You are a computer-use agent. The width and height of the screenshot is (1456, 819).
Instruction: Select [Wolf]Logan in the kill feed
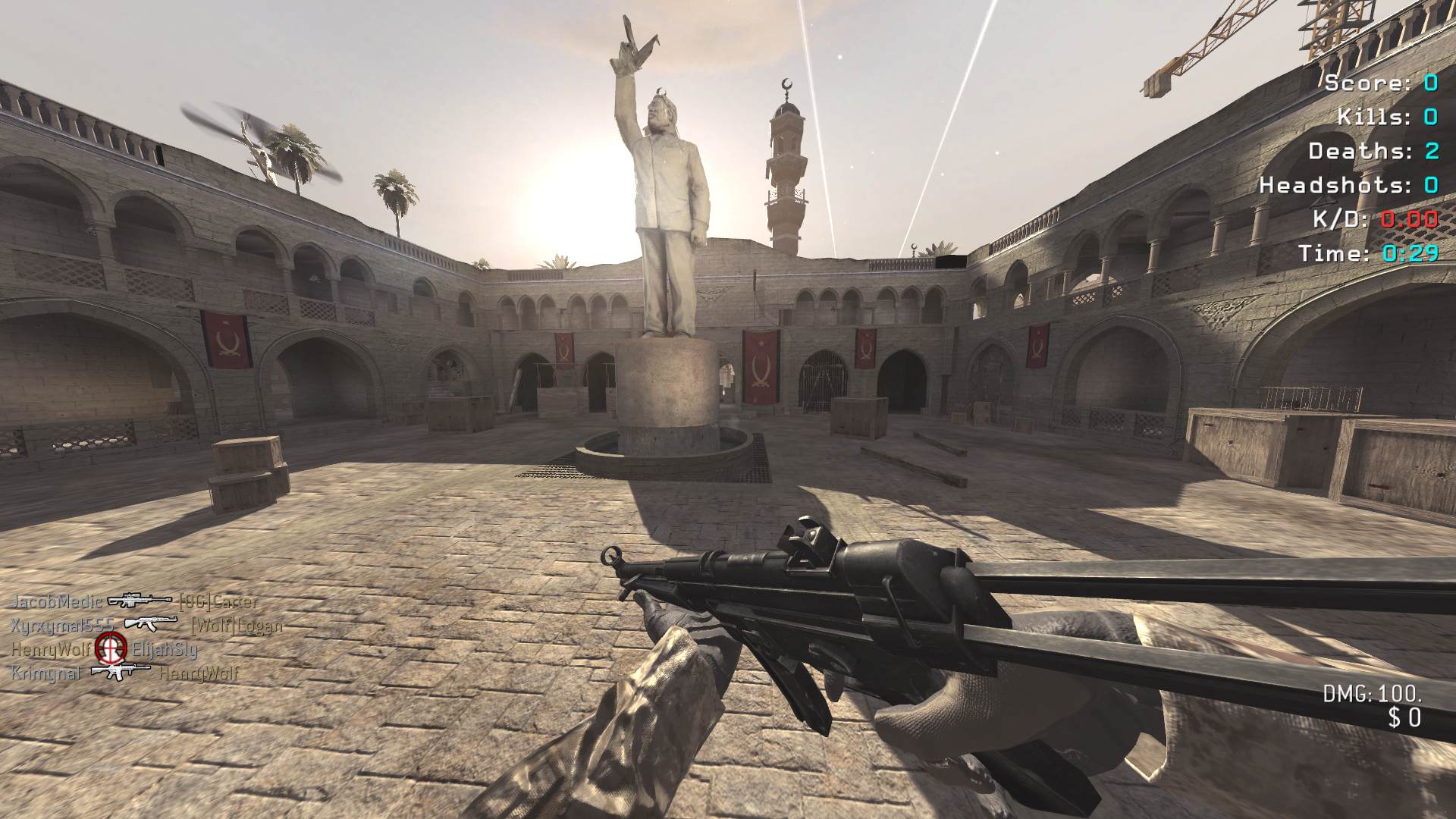pyautogui.click(x=236, y=626)
